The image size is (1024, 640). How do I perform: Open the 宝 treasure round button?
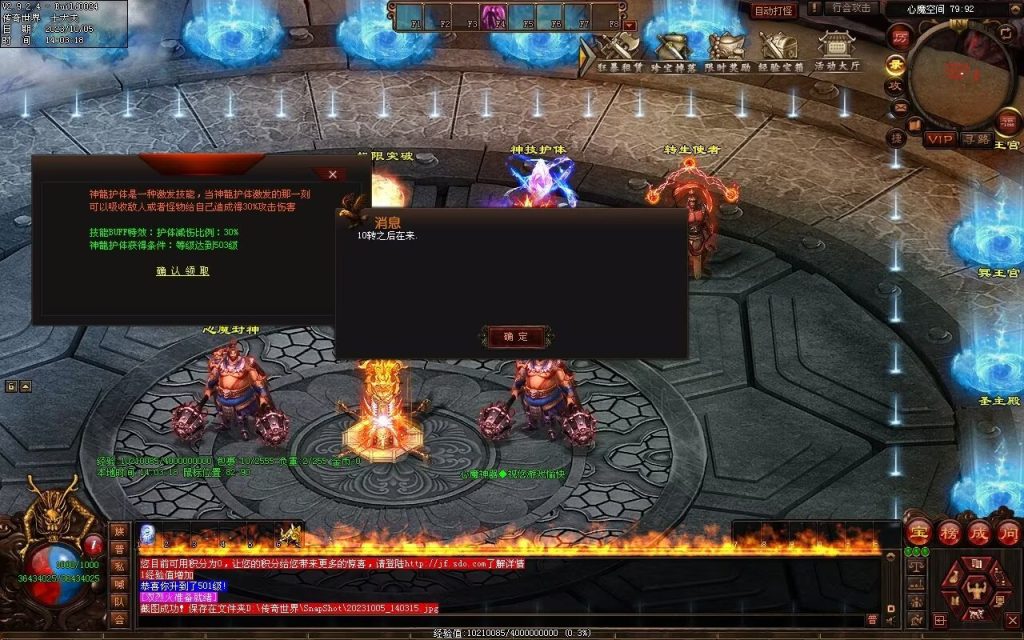click(x=918, y=531)
